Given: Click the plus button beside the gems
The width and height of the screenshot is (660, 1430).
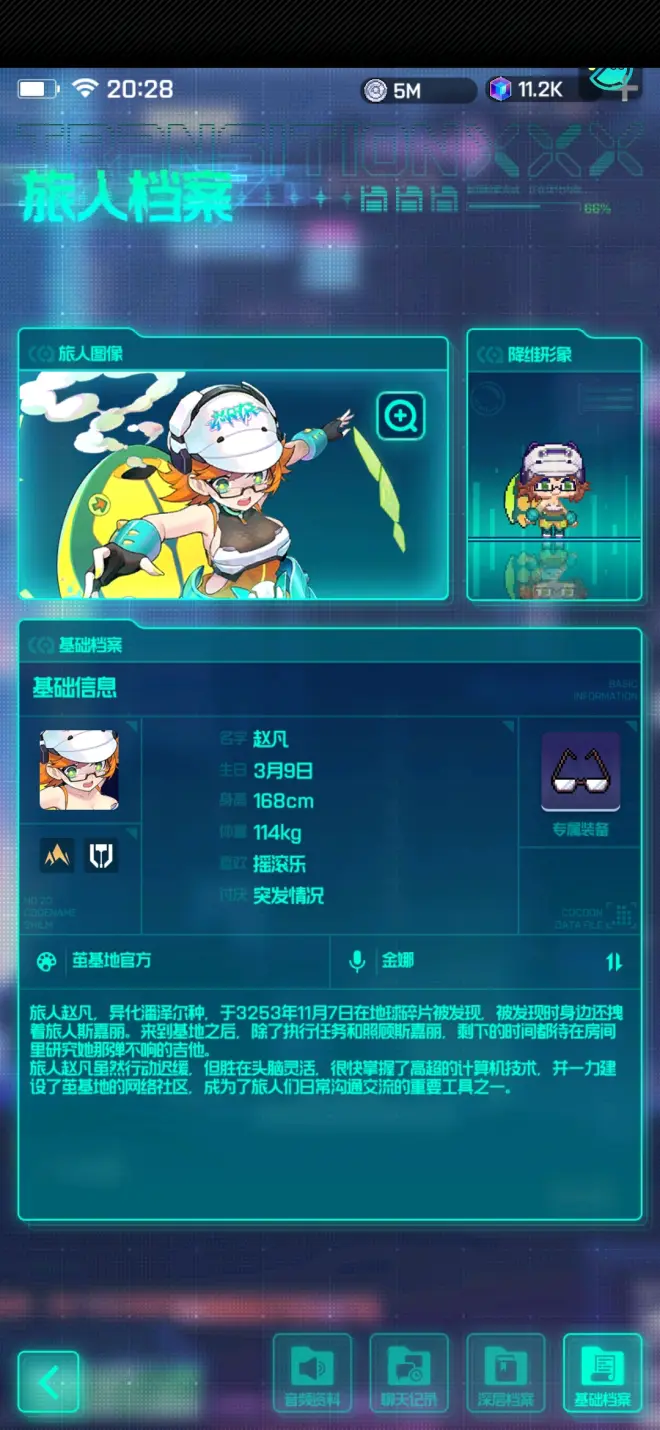Looking at the screenshot, I should click(x=627, y=90).
